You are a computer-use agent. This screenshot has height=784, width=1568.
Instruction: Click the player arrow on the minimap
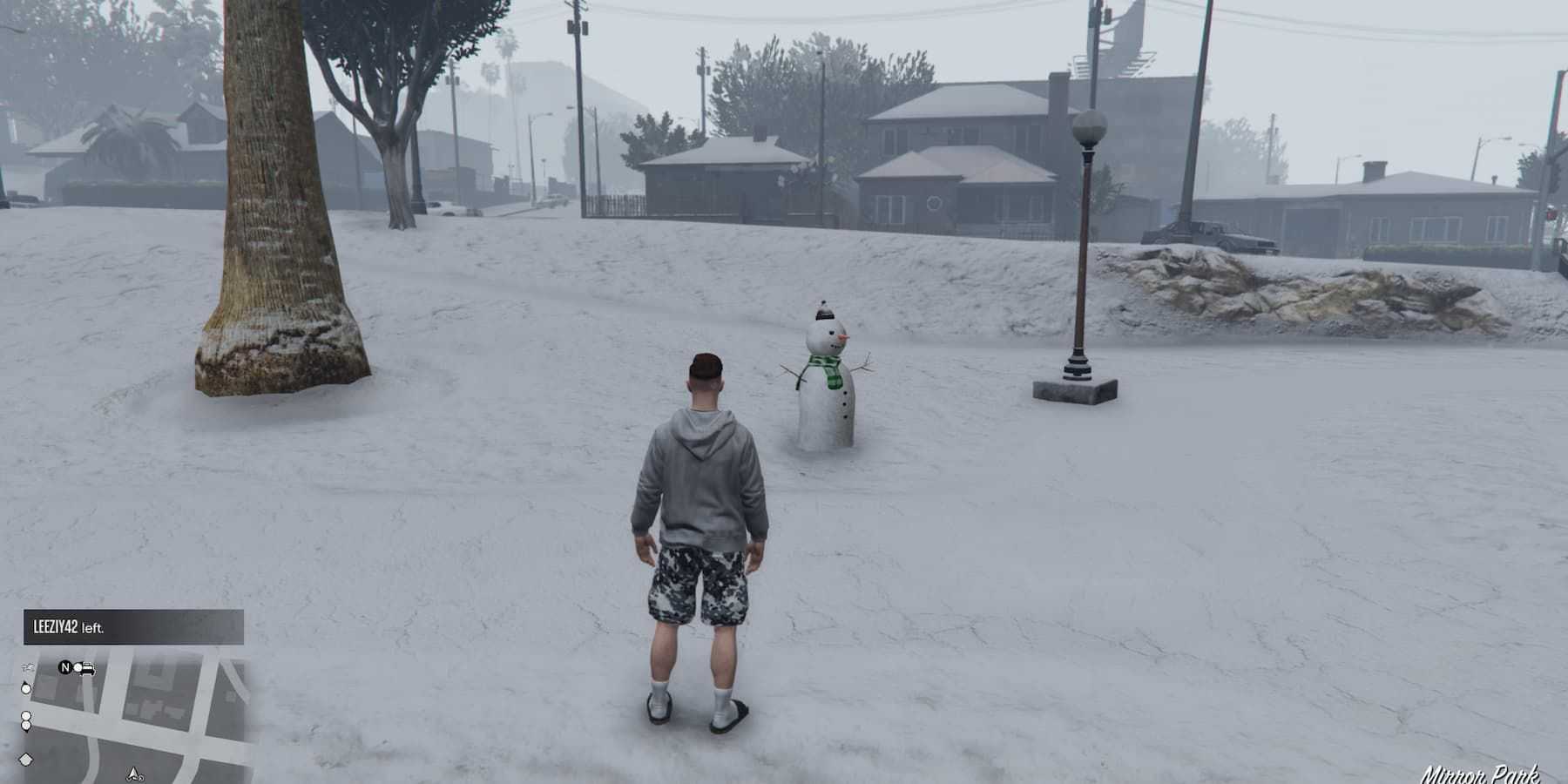pyautogui.click(x=134, y=773)
